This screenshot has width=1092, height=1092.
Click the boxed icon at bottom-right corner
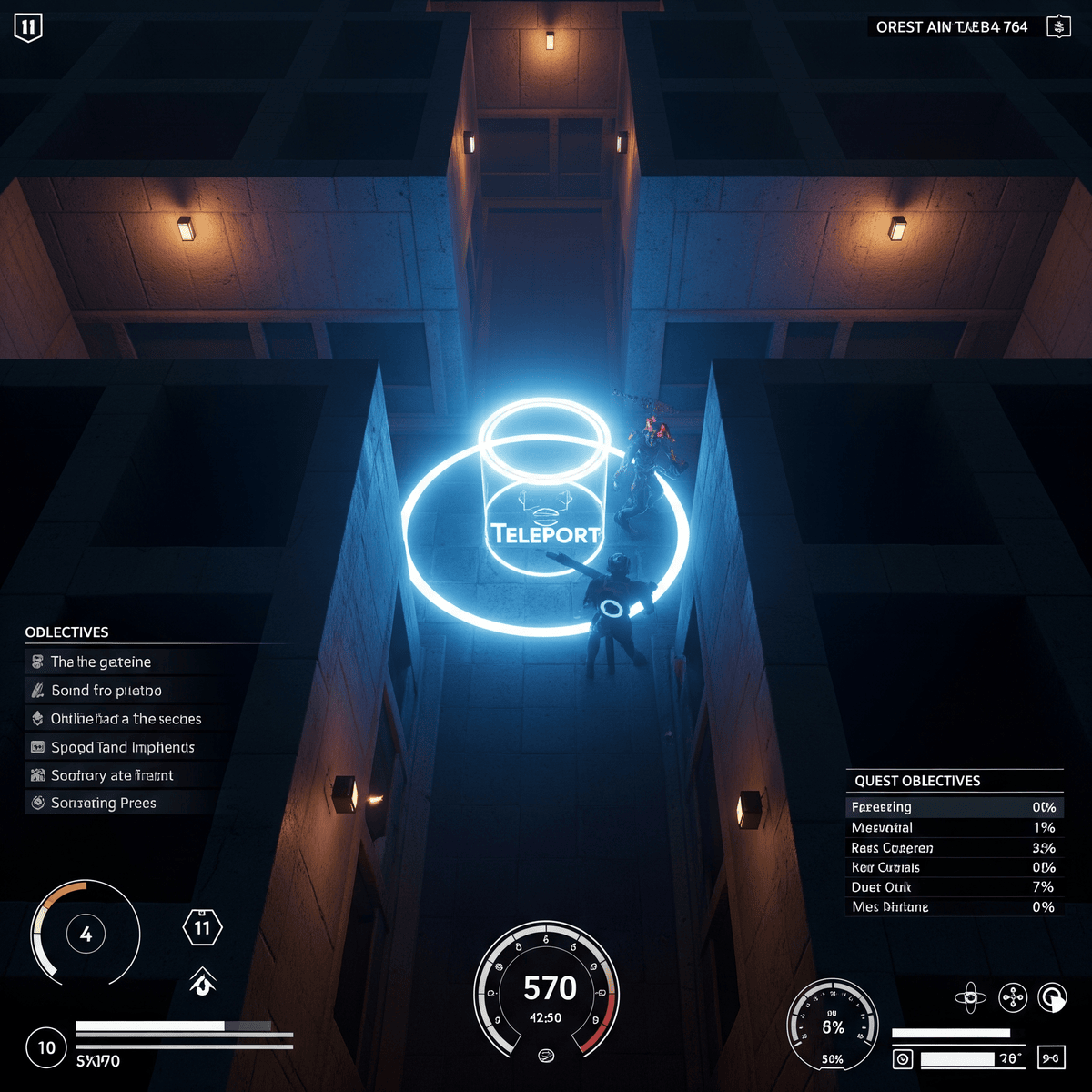point(1050,1058)
